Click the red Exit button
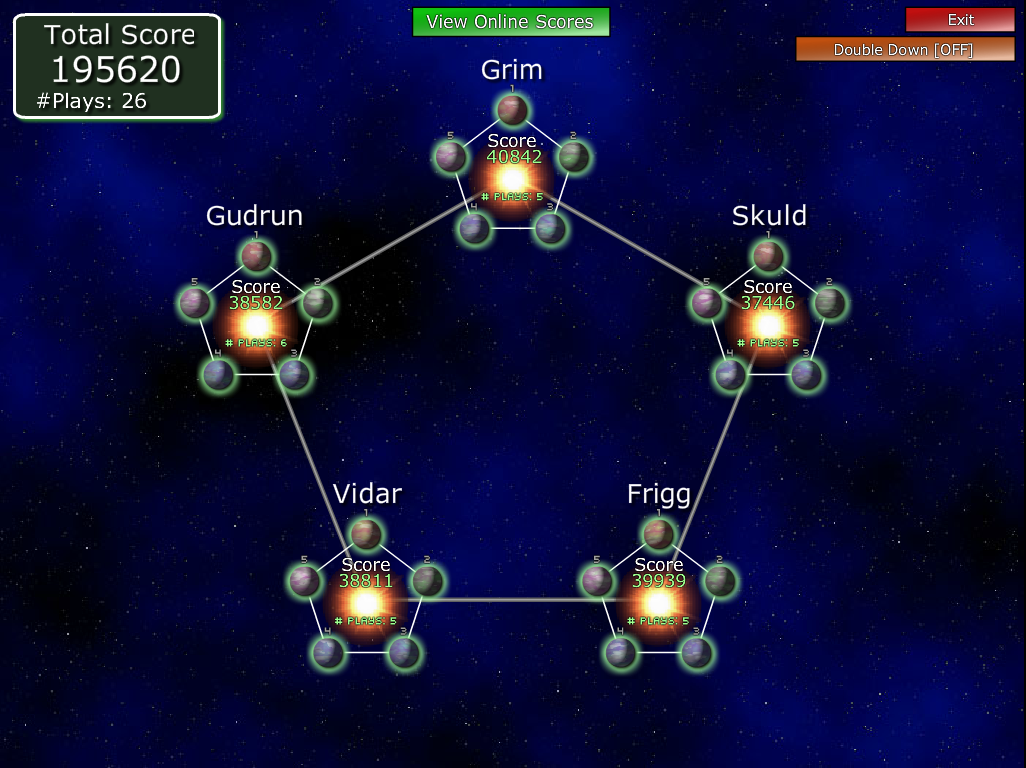 pyautogui.click(x=960, y=20)
